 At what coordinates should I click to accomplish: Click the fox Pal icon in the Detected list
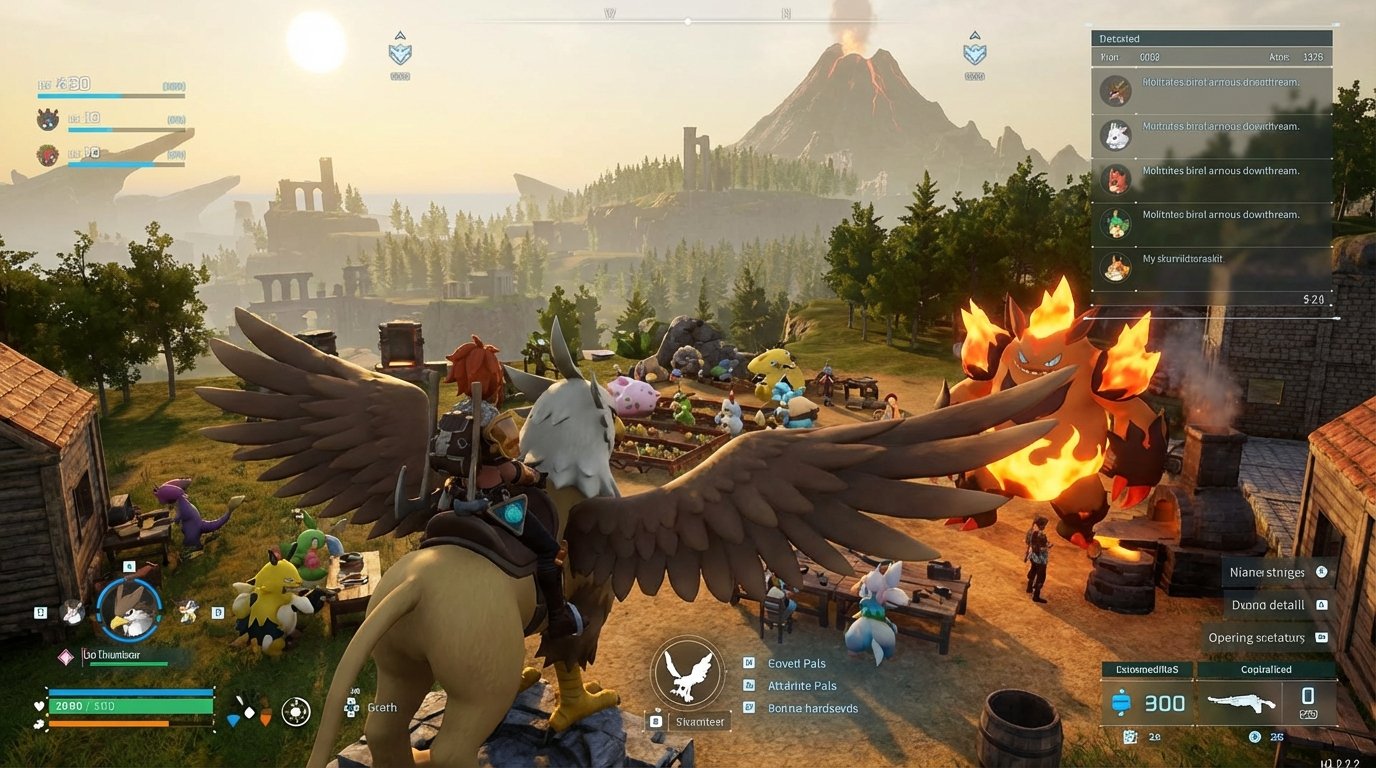pyautogui.click(x=1114, y=180)
